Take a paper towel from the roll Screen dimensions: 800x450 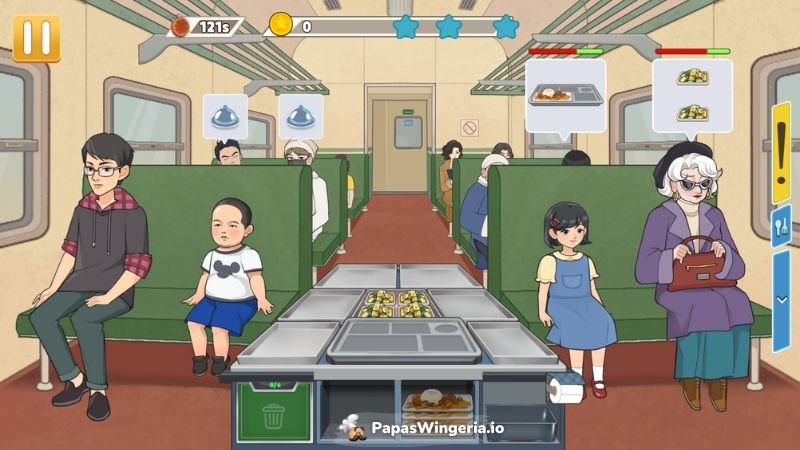click(x=566, y=391)
